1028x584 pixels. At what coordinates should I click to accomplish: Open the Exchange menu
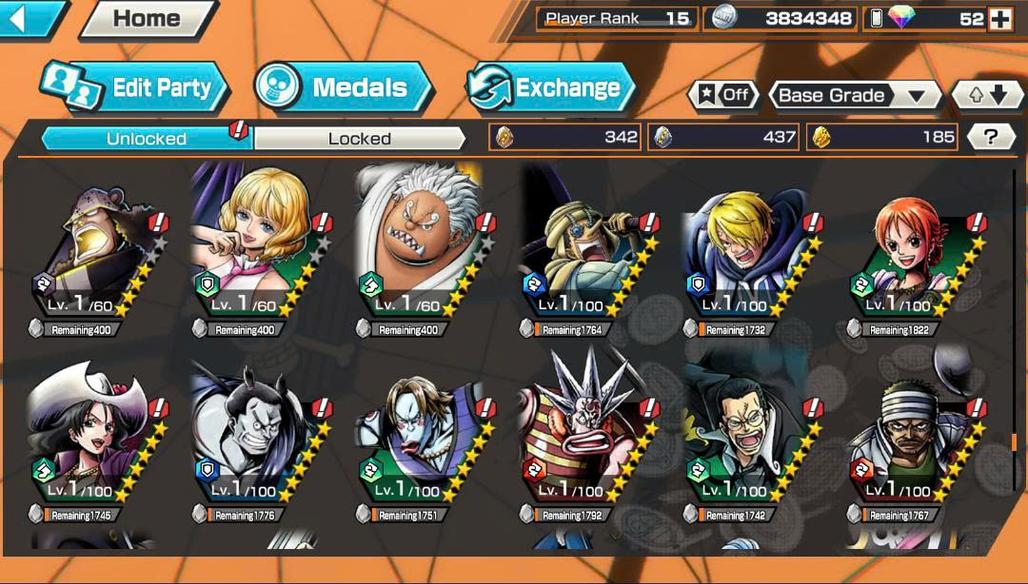tap(551, 87)
